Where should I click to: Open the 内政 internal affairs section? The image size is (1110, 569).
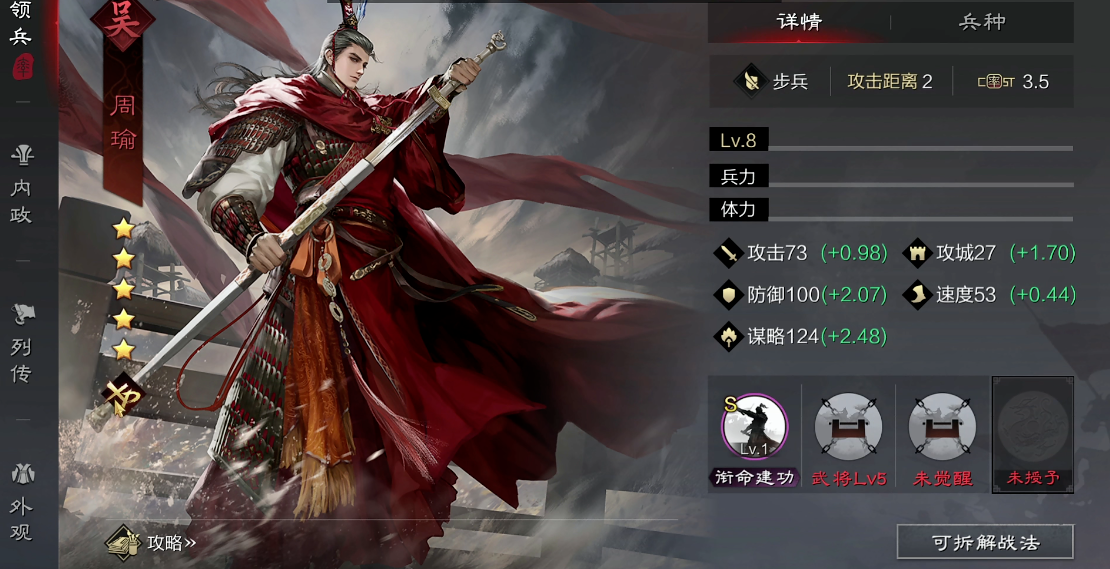pos(21,186)
